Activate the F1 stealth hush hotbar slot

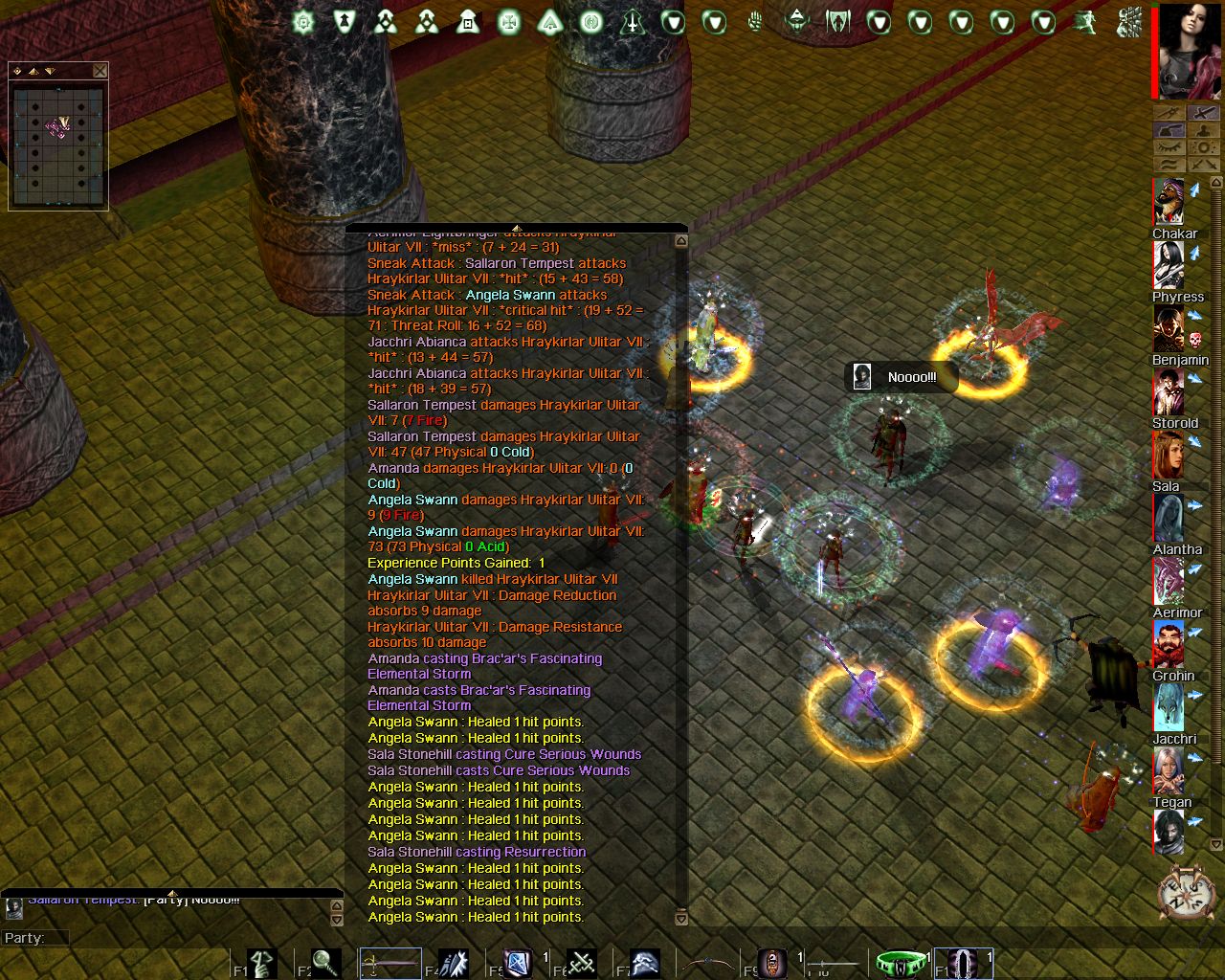click(x=261, y=963)
